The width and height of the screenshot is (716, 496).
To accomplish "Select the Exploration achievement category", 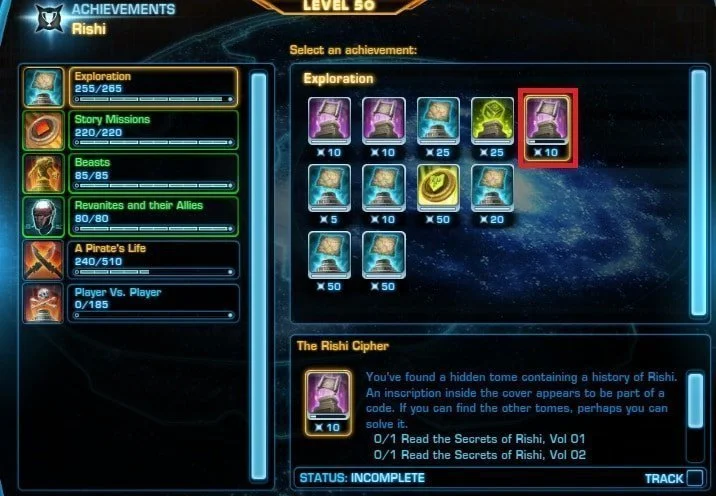I will tap(155, 87).
